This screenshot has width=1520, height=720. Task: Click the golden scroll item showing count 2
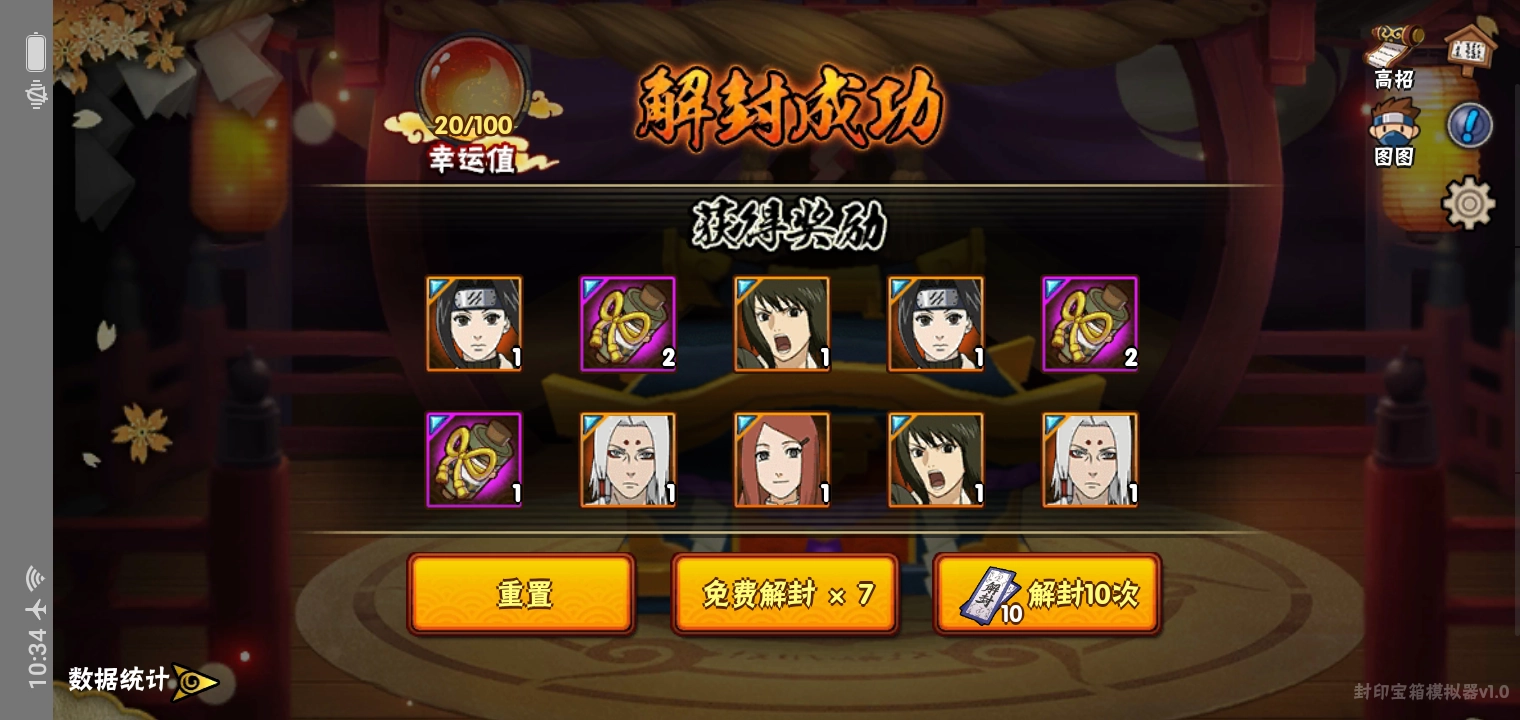[628, 323]
